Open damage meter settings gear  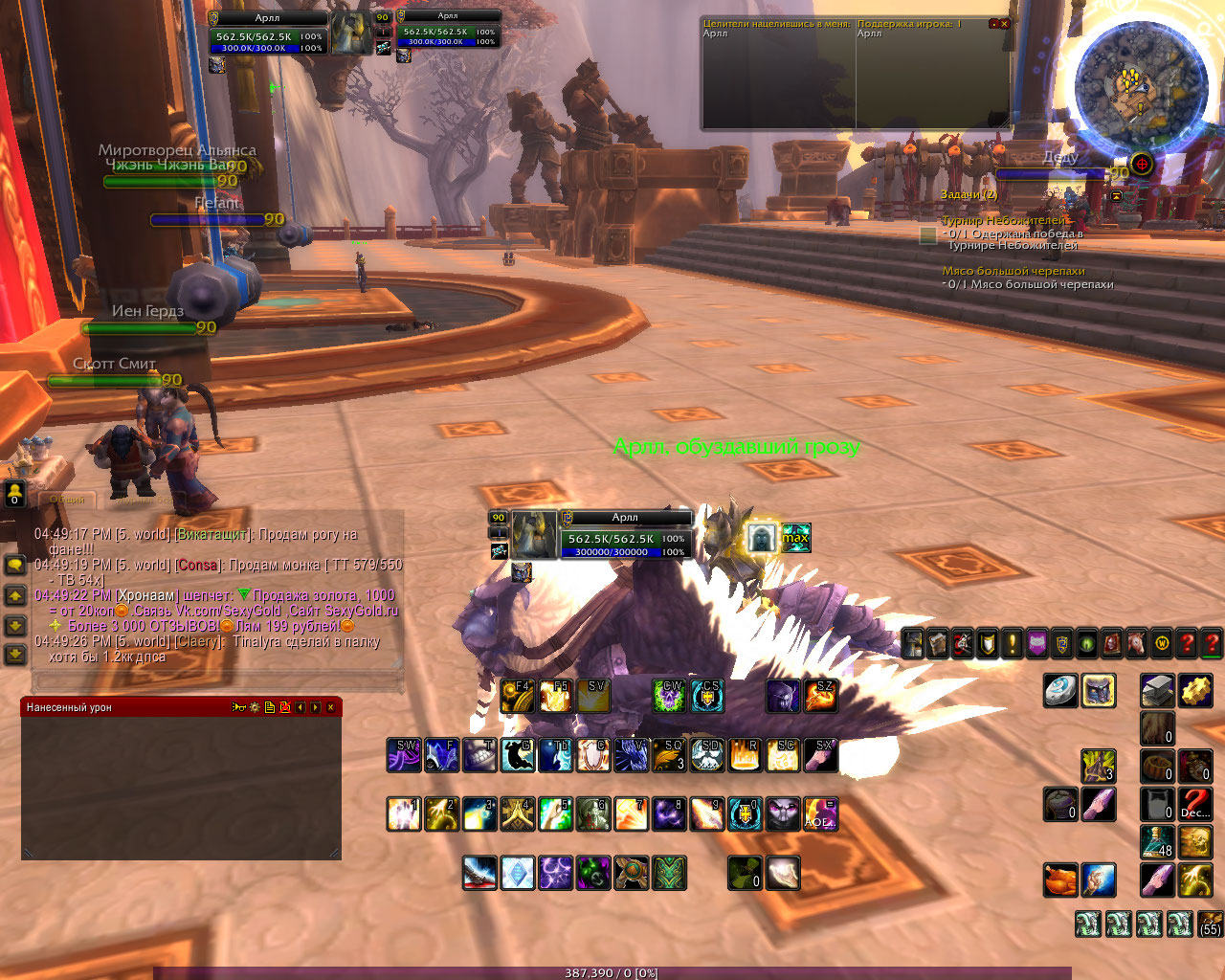[x=254, y=707]
